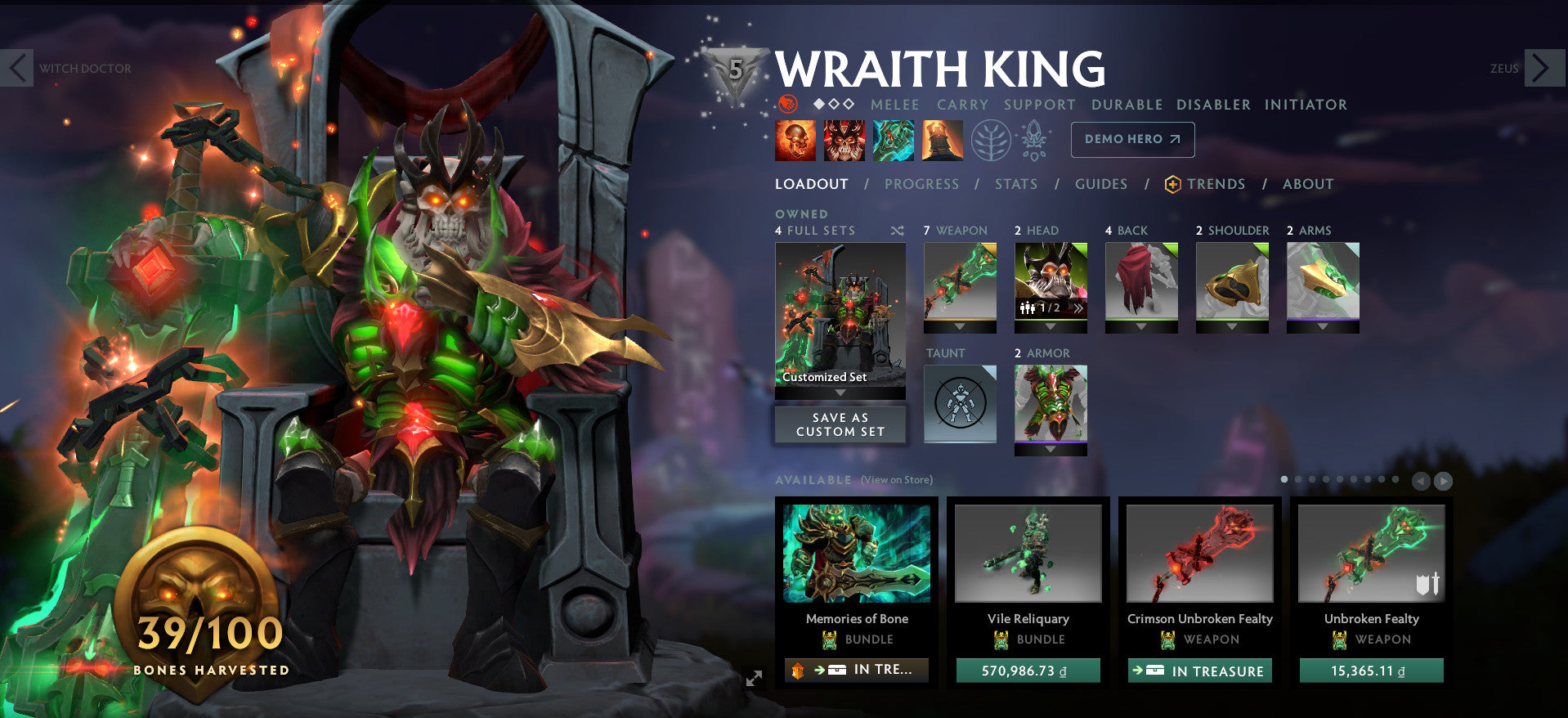Click the Mortal Strike skull ability icon
This screenshot has width=1568, height=718.
point(892,139)
